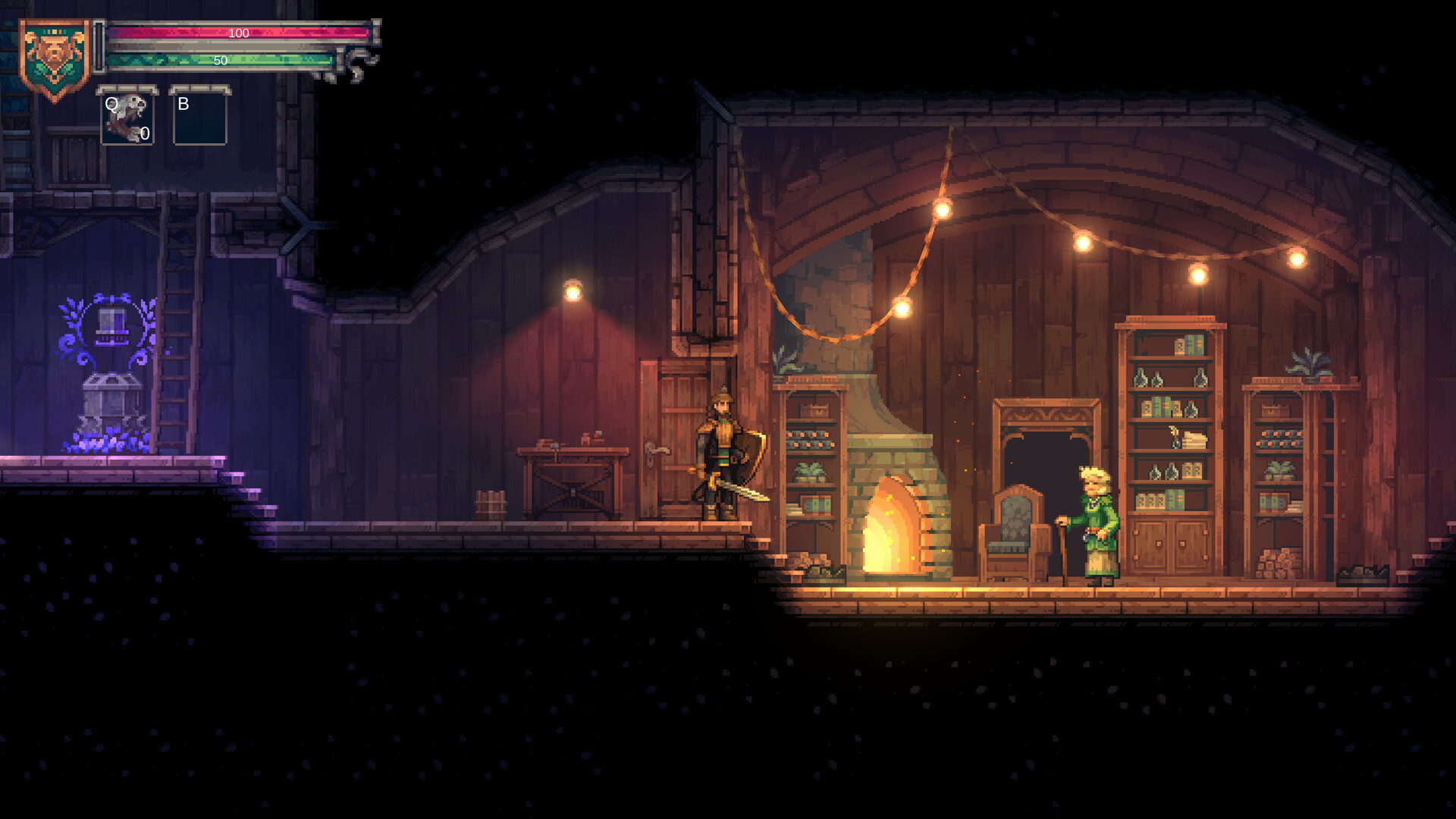
Task: Toggle the wall lamp above the table
Action: pos(573,288)
